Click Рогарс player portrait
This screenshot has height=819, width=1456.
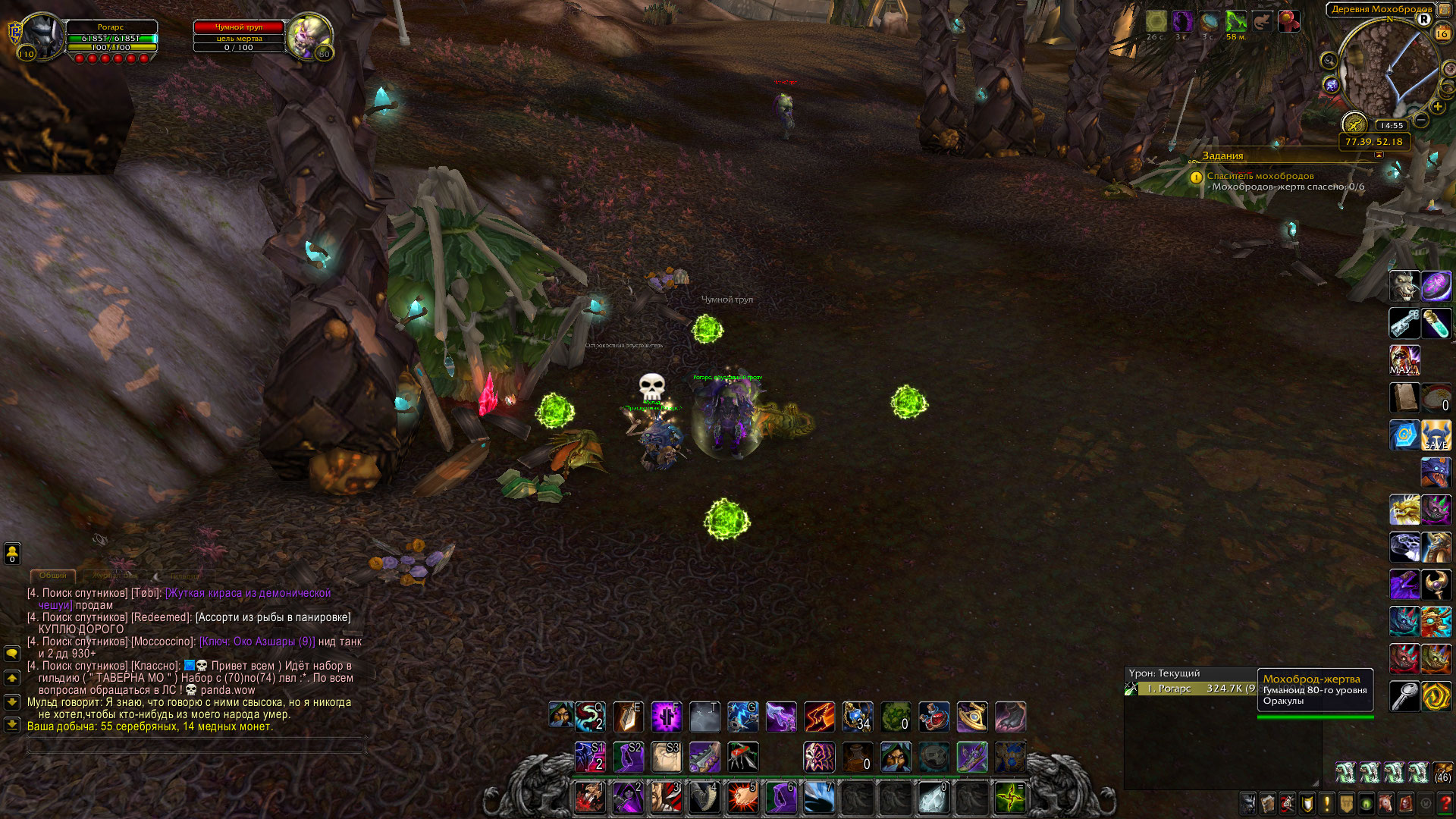[41, 36]
